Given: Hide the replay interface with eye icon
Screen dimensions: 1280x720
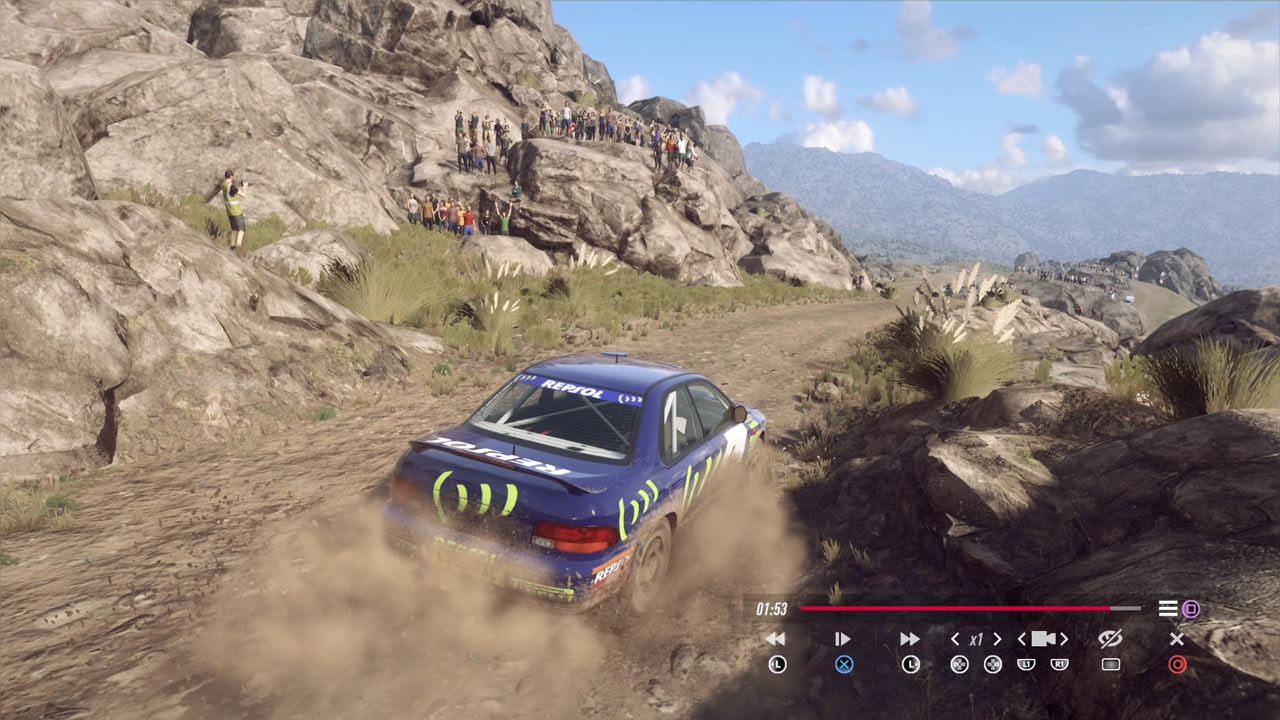Looking at the screenshot, I should click(1110, 638).
